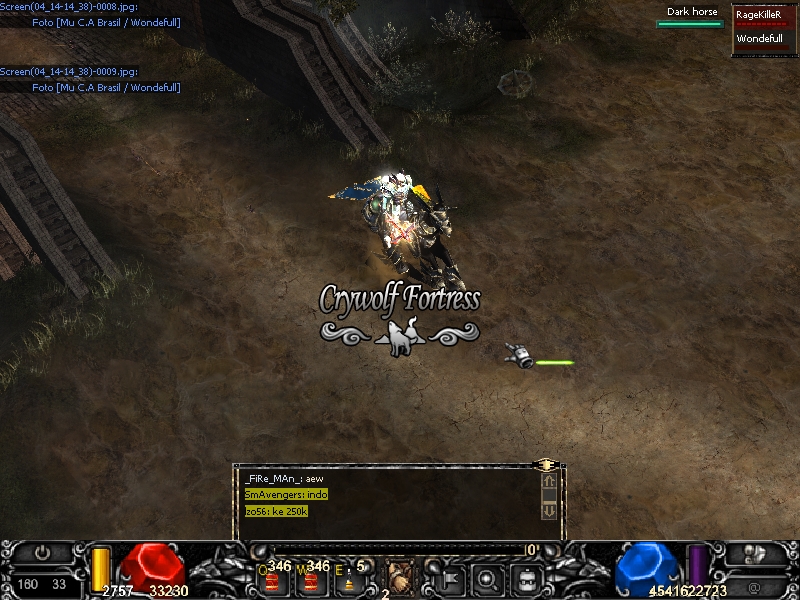Select party member Wondefull

760,39
